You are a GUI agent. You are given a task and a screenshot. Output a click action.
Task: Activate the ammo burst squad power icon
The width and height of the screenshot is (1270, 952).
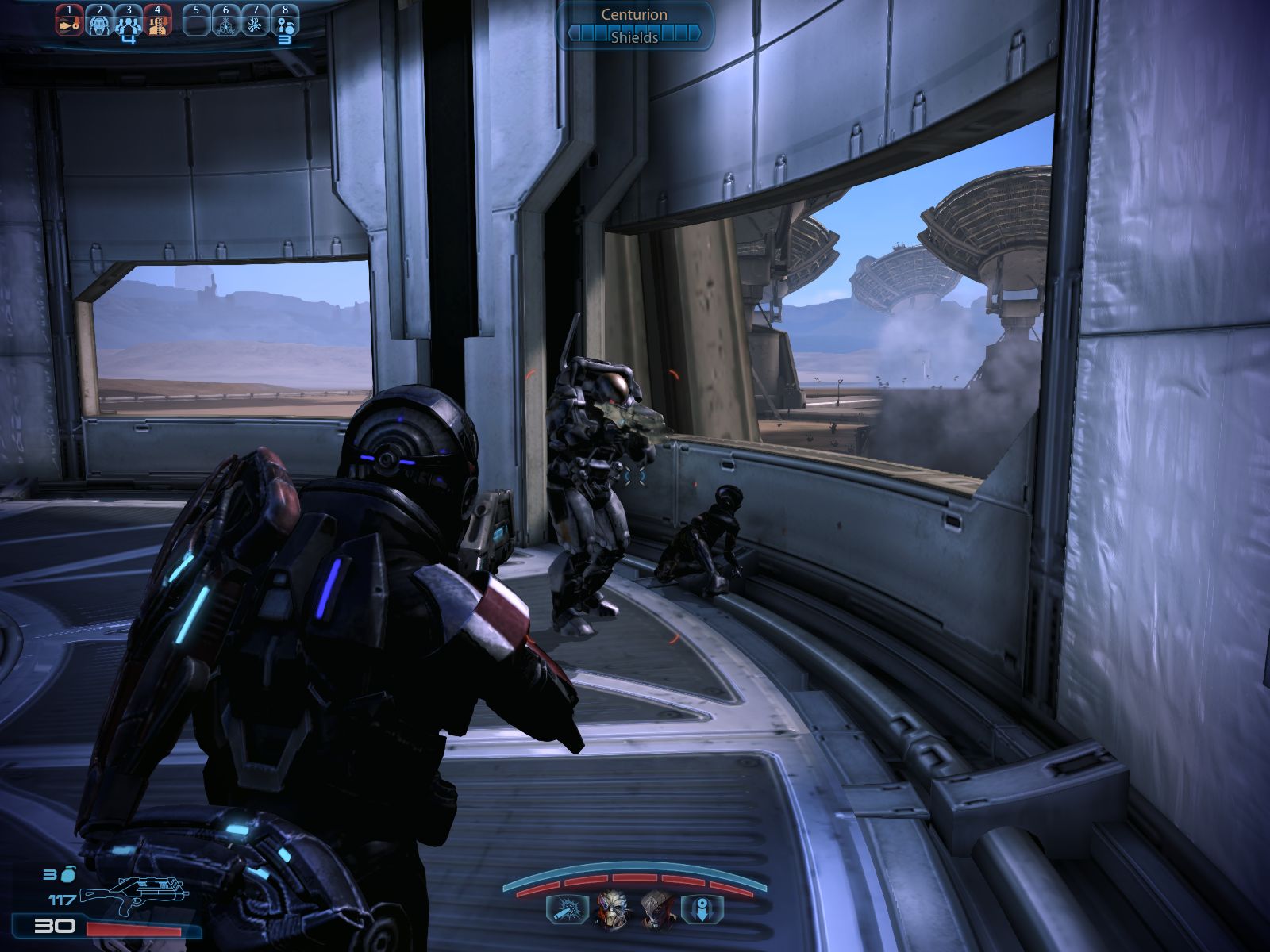click(567, 908)
